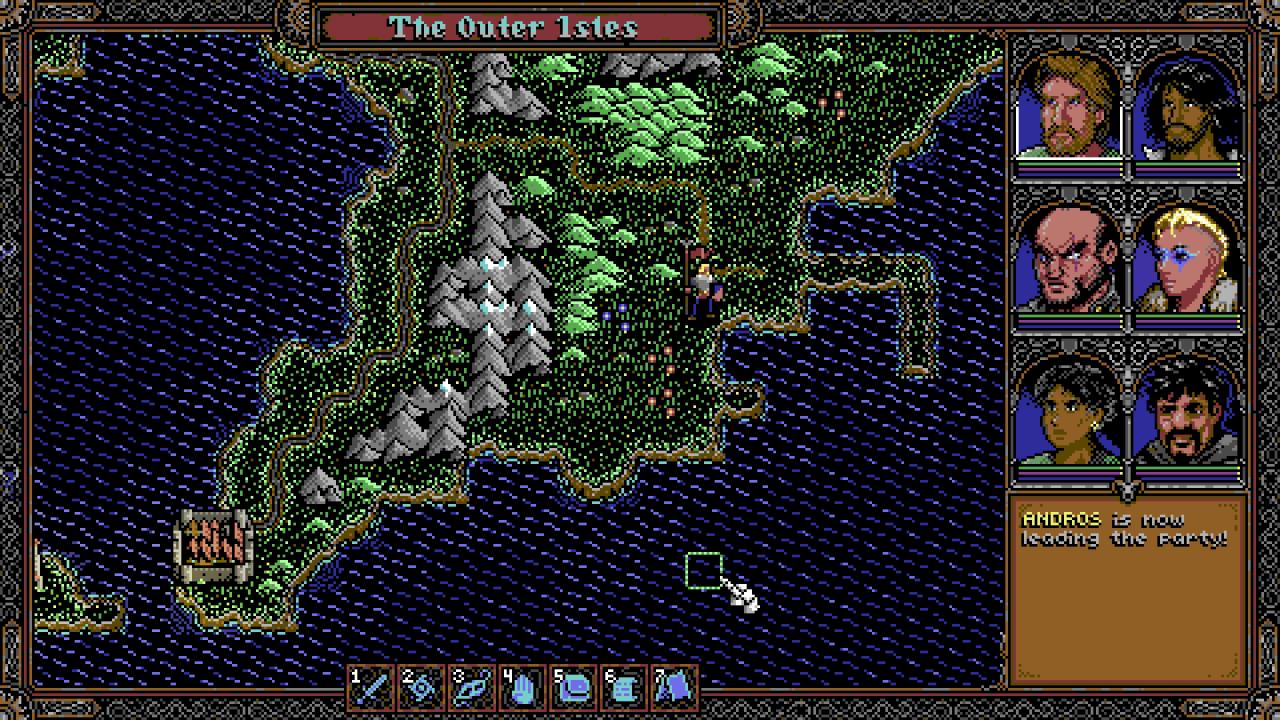The image size is (1280, 720).
Task: Select the tent camp icon in slot 7
Action: pyautogui.click(x=675, y=687)
